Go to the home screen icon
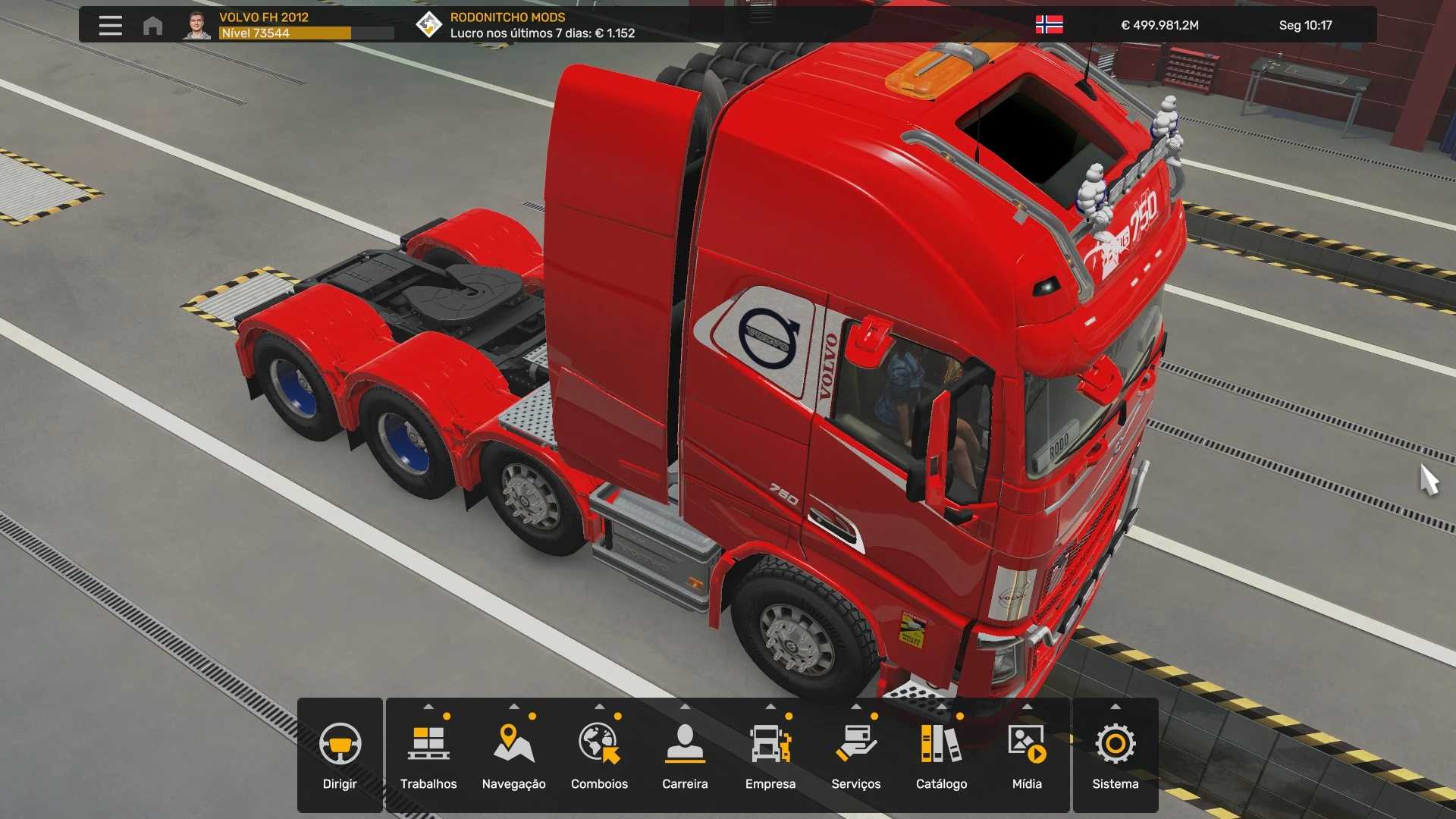 (x=152, y=26)
